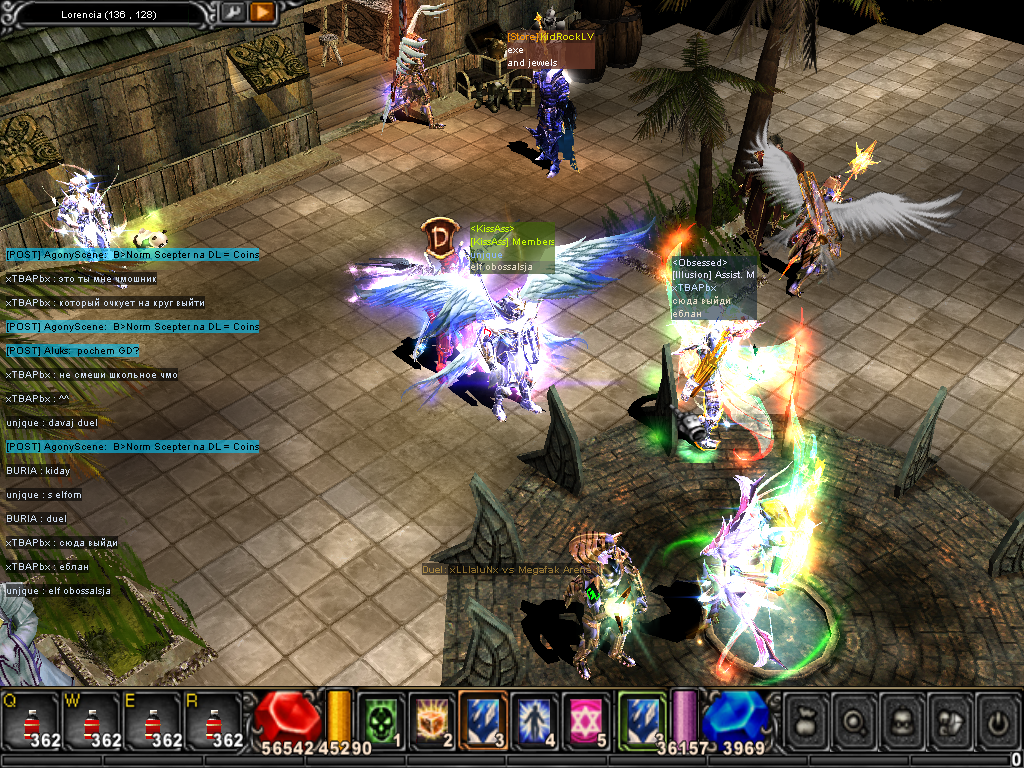Screen dimensions: 1024x768
Task: Click the button left of the power icon
Action: pyautogui.click(x=950, y=719)
